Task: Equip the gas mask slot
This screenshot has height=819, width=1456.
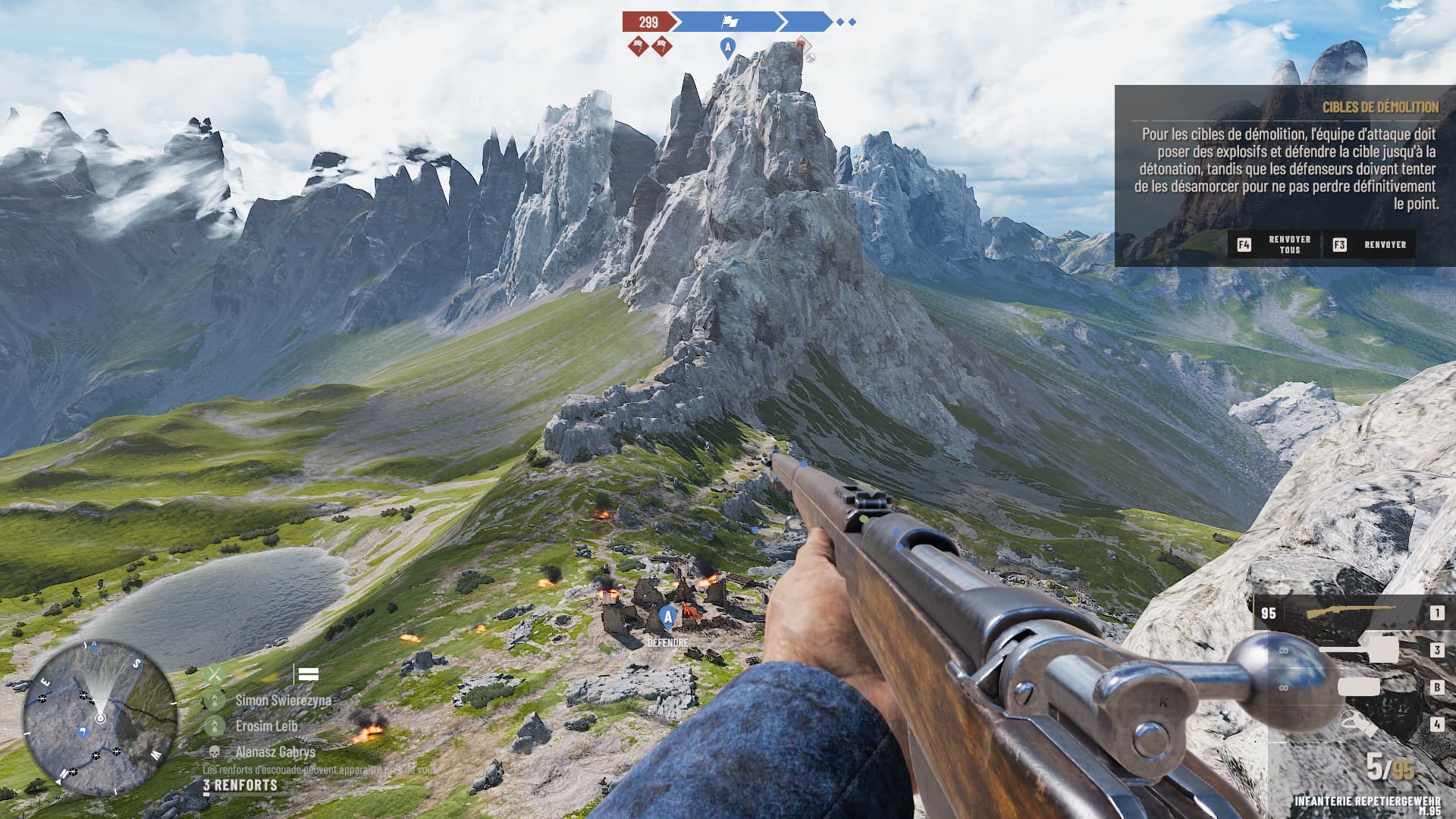Action: click(1357, 724)
